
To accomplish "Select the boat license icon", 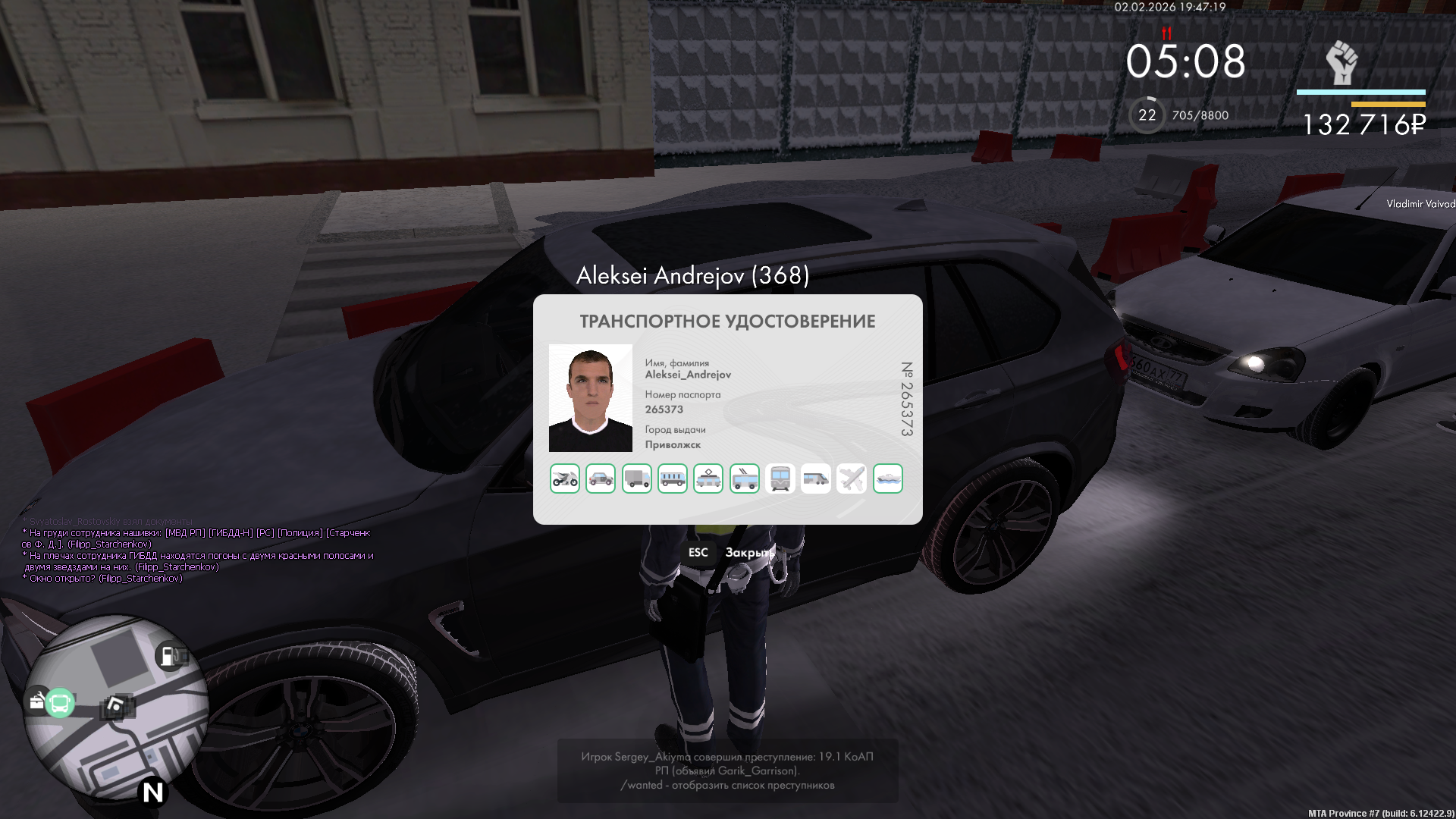I will coord(888,479).
